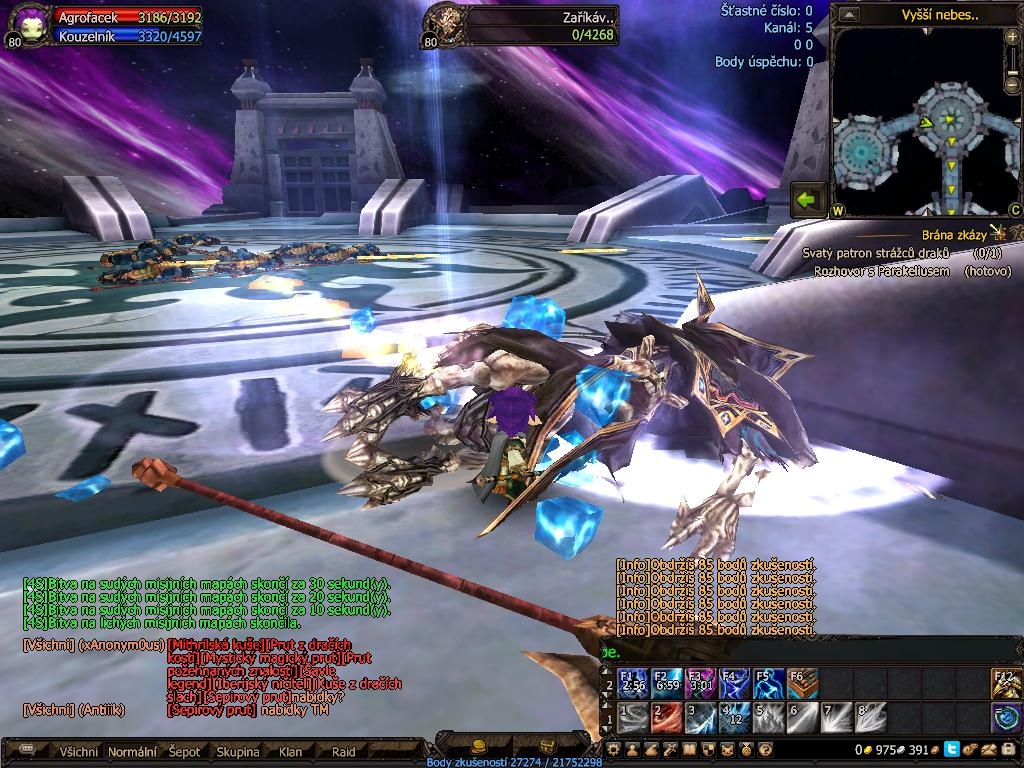Open the help question mark icon
This screenshot has height=768, width=1024.
tap(766, 749)
